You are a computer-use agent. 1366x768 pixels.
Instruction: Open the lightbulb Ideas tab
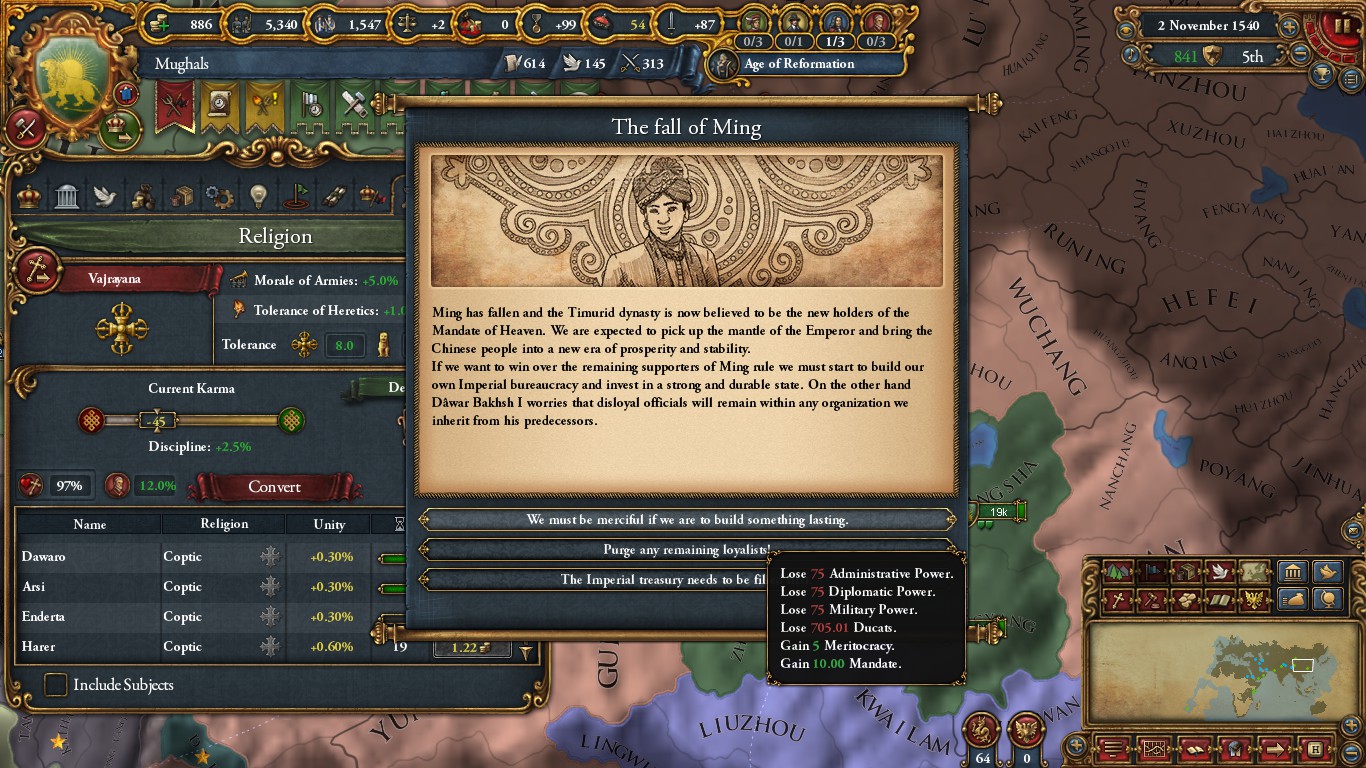click(258, 195)
